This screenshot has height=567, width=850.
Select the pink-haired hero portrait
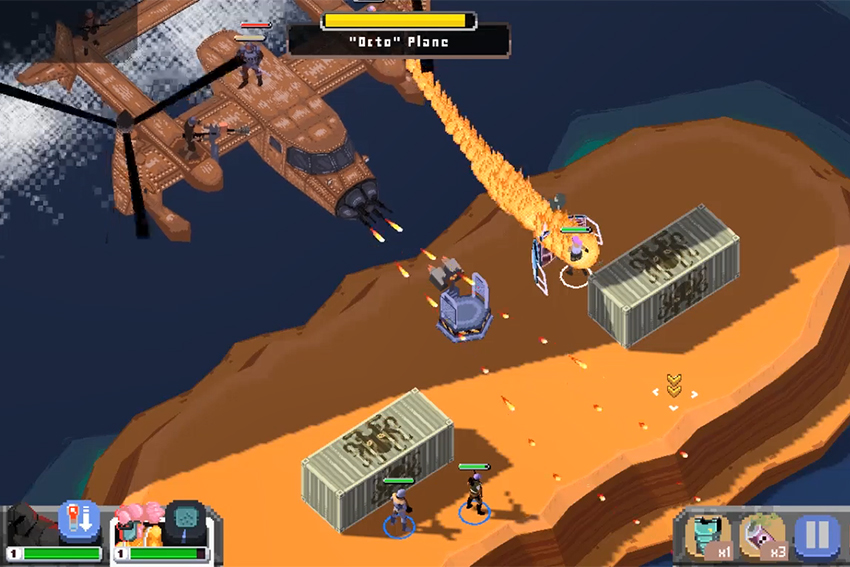point(137,525)
